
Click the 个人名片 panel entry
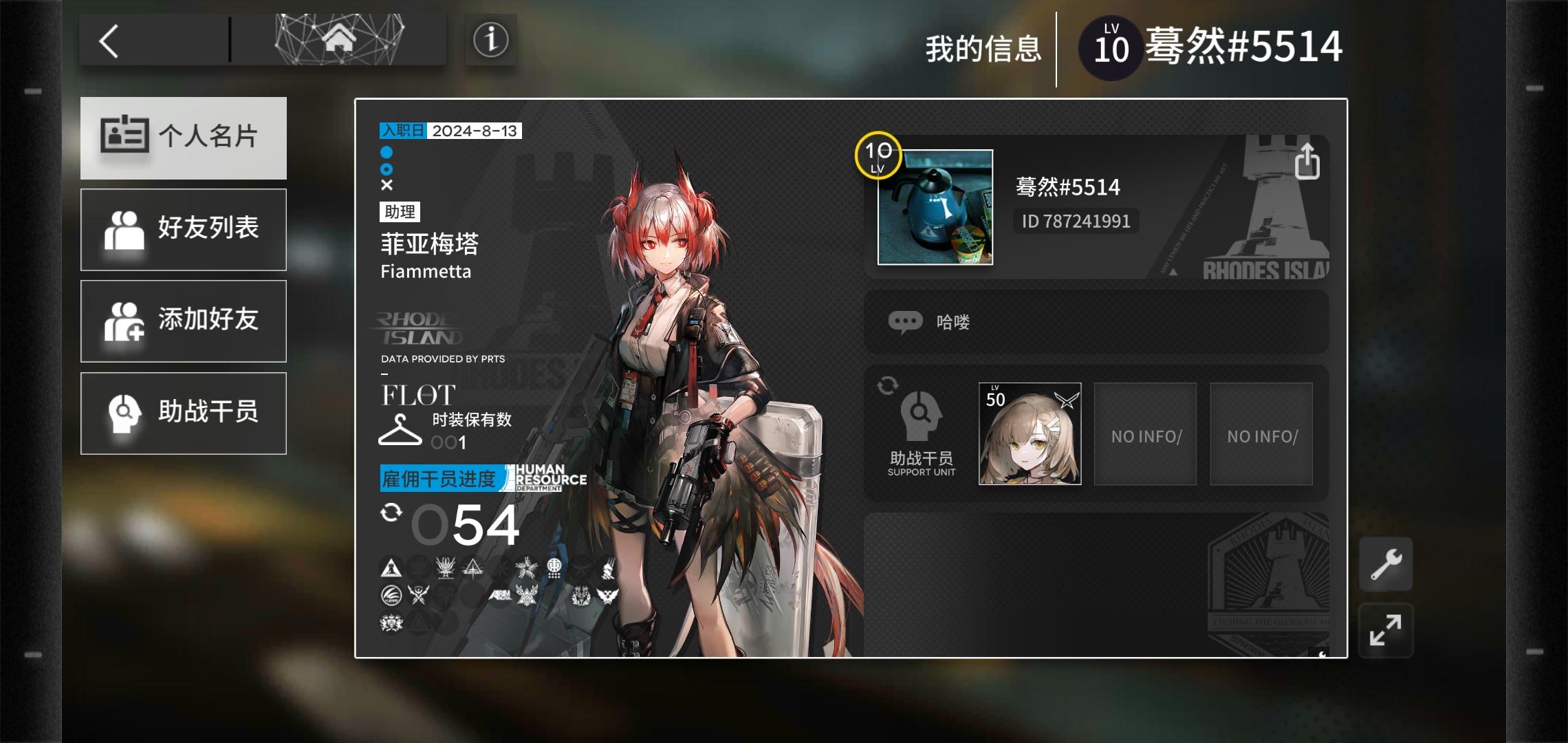[x=184, y=138]
